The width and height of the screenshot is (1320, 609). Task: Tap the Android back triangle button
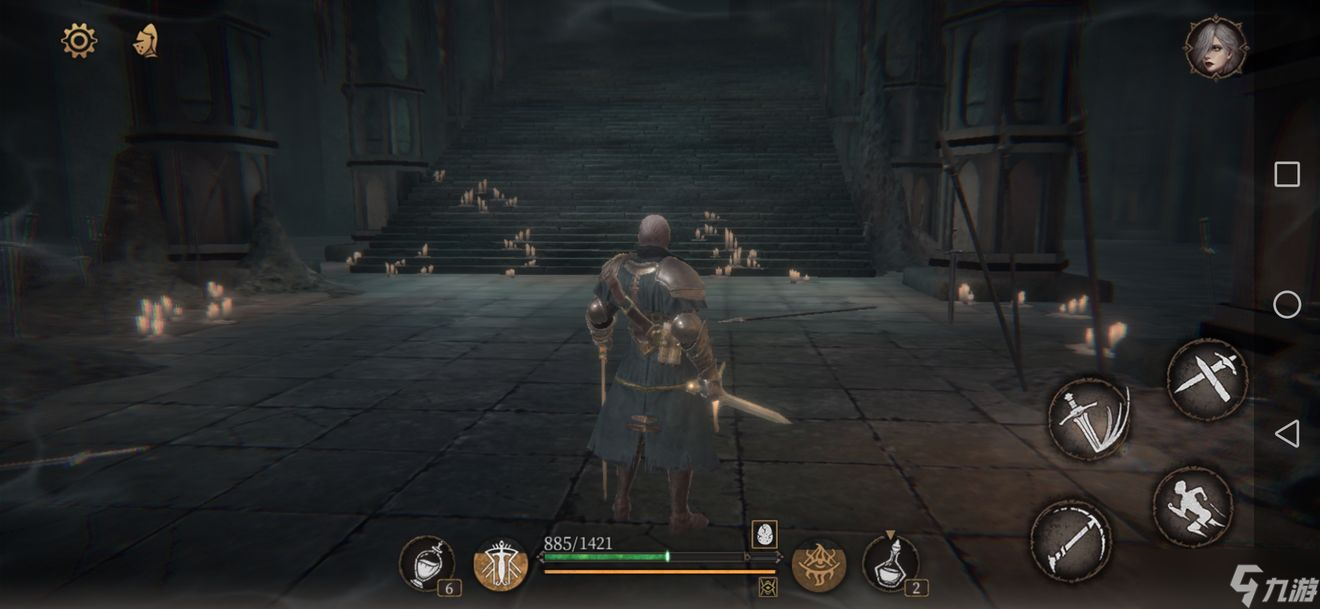[1287, 433]
